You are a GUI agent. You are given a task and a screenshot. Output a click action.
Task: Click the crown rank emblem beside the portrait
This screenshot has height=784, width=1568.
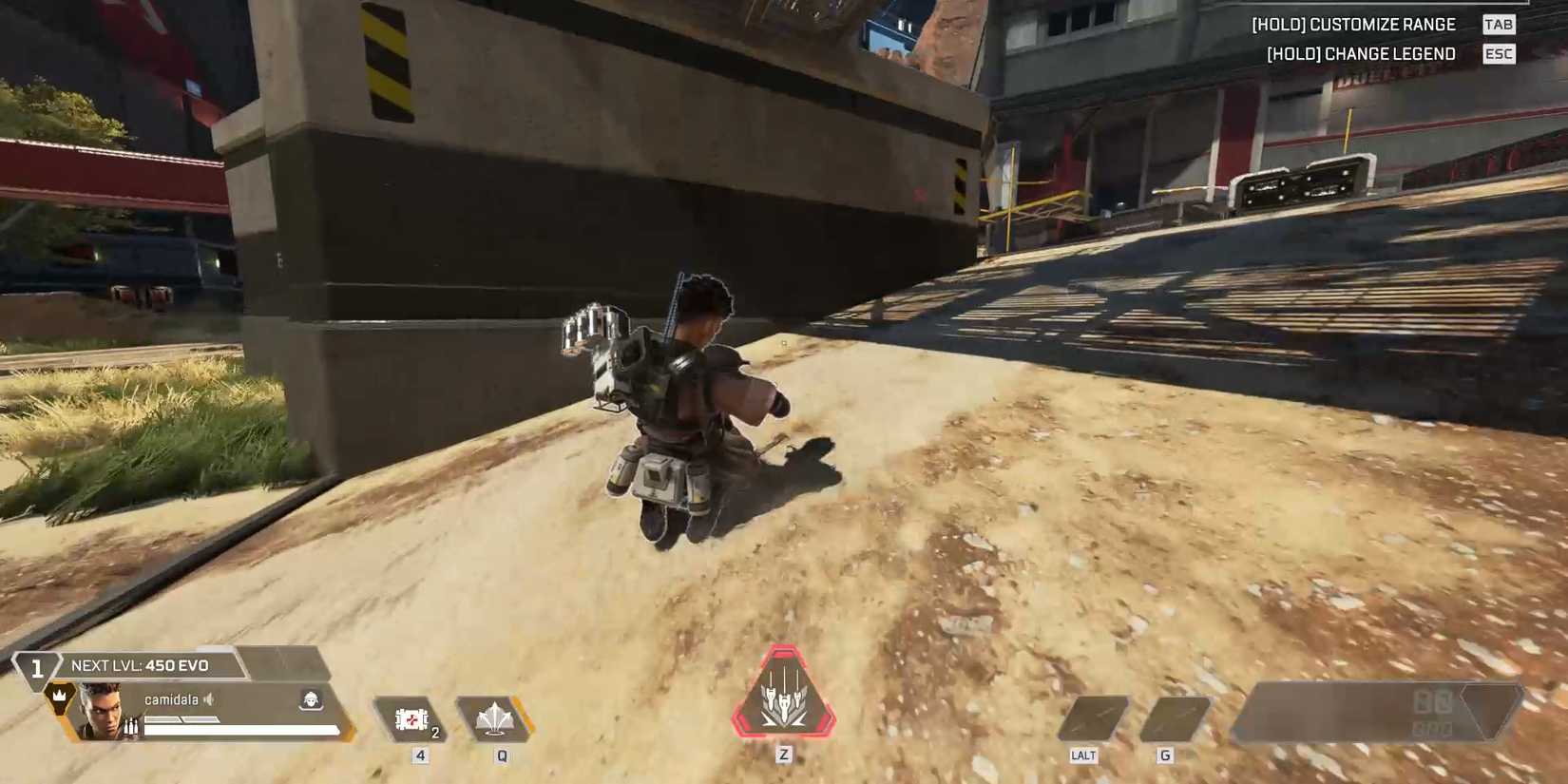(x=57, y=696)
